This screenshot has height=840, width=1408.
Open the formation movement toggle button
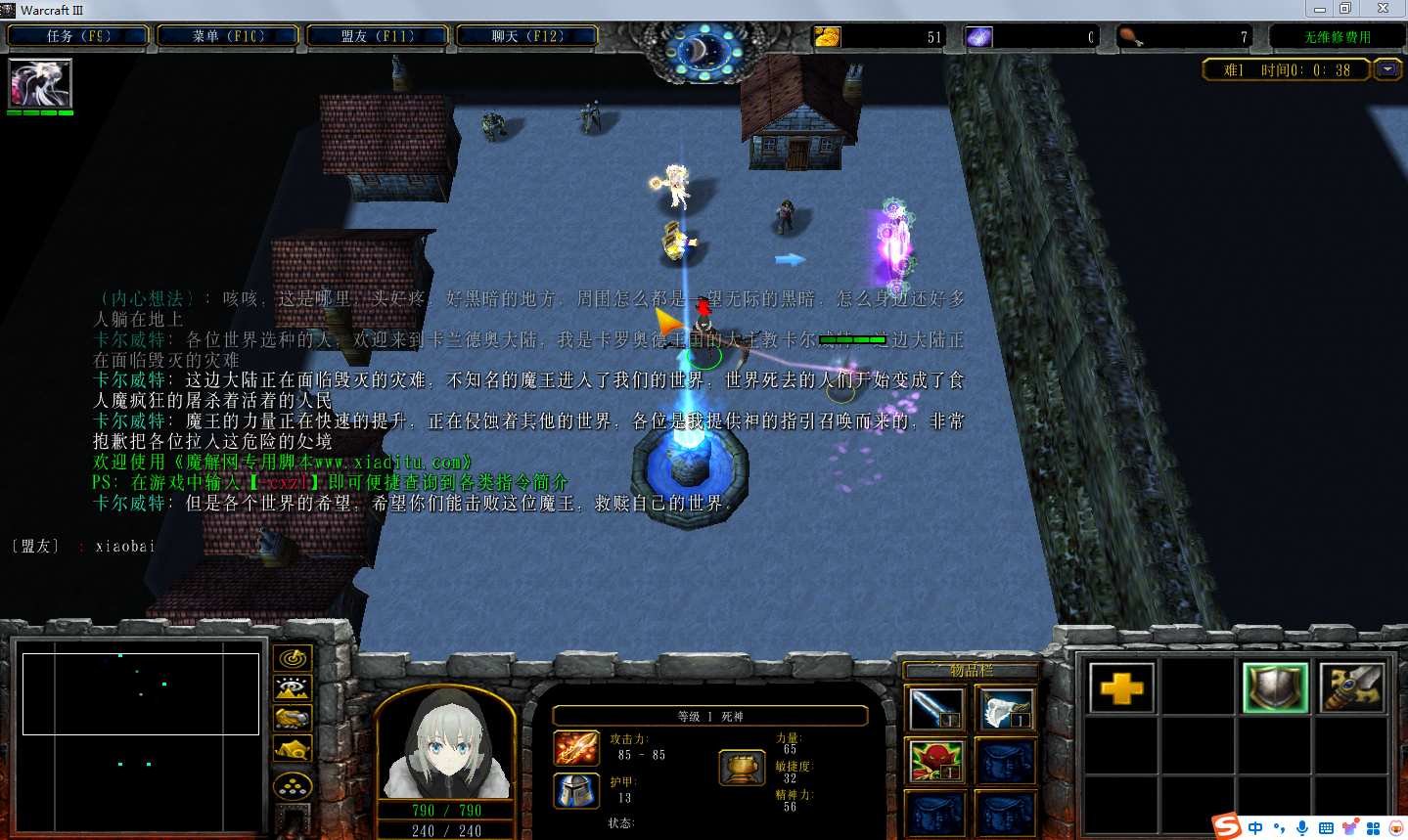pyautogui.click(x=293, y=785)
